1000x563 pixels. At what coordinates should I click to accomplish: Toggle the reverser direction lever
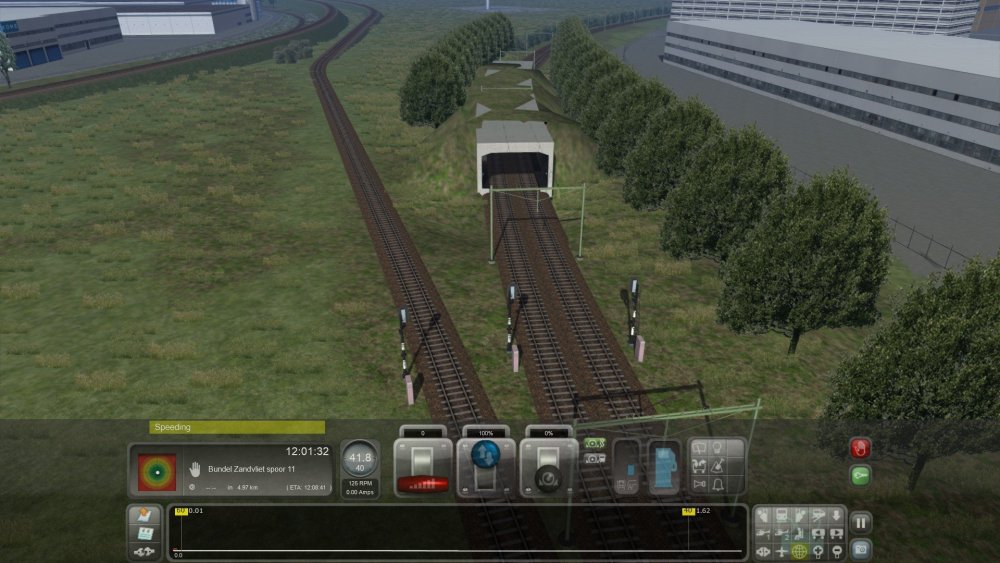[x=486, y=467]
